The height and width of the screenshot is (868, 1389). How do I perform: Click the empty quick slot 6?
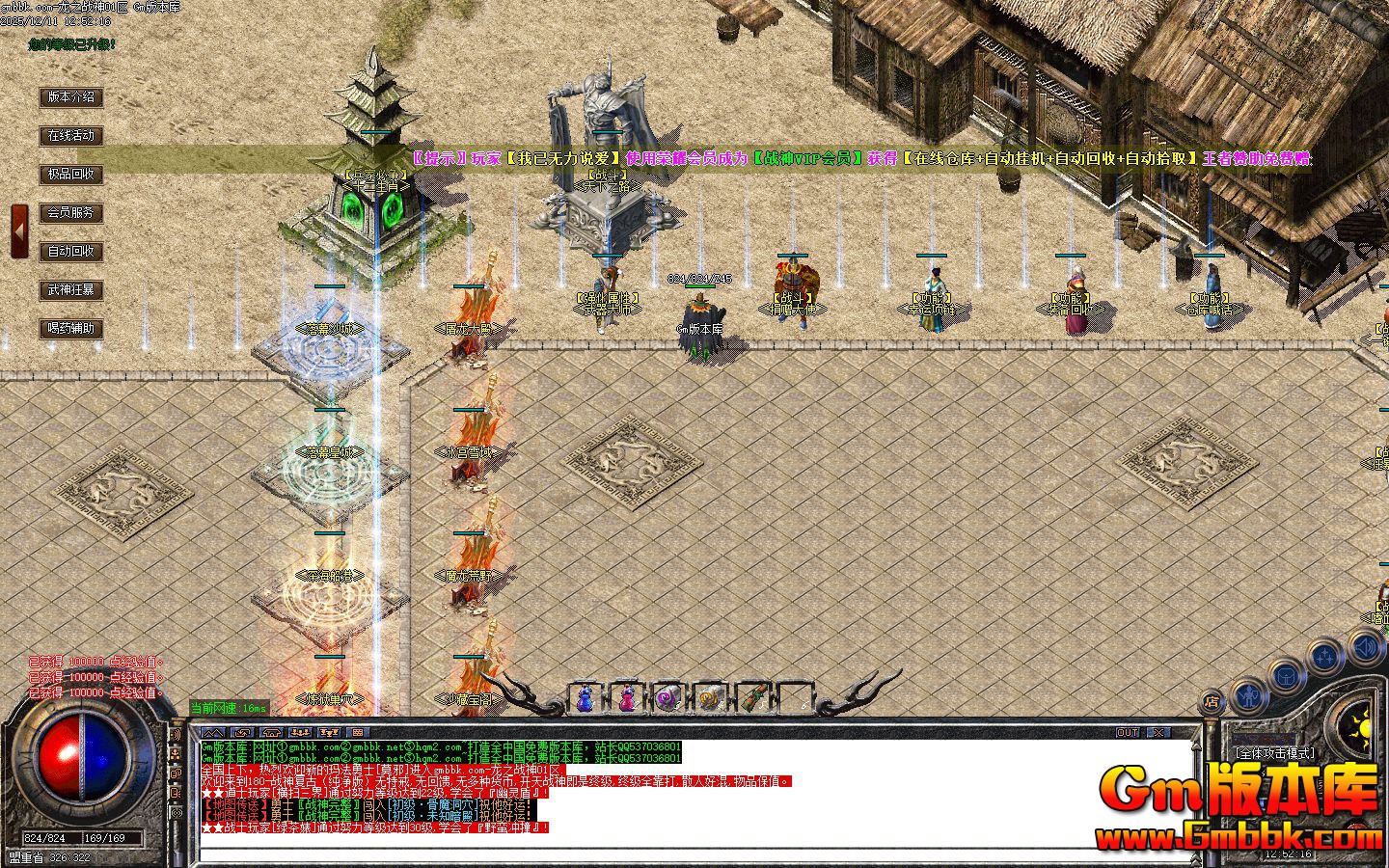coord(795,695)
